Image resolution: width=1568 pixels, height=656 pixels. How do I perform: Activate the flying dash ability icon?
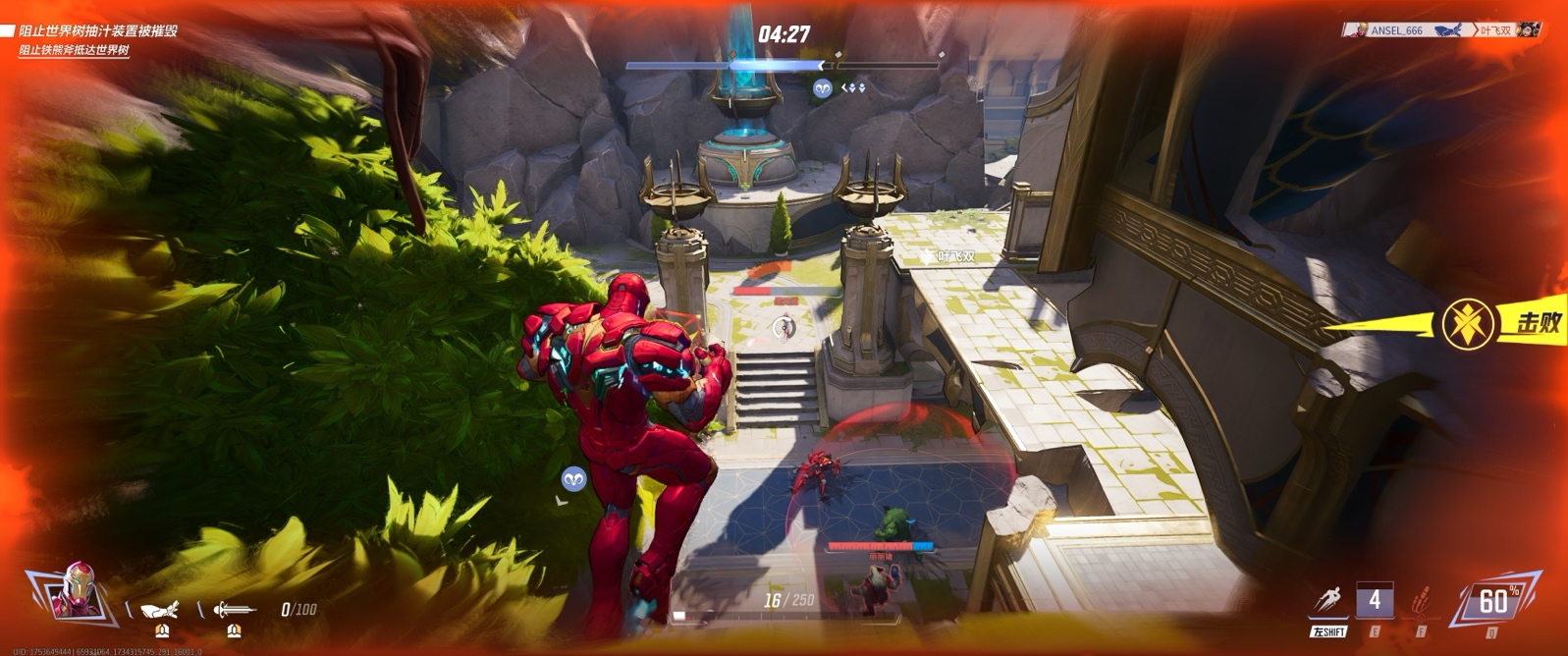pos(1328,600)
